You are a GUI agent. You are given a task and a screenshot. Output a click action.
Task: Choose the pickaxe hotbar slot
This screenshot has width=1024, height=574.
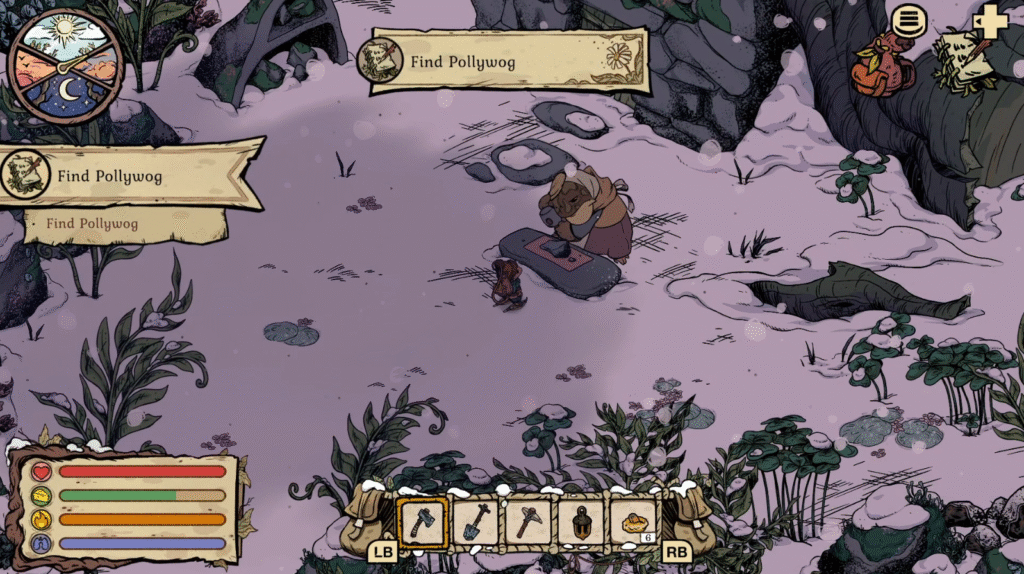click(527, 522)
